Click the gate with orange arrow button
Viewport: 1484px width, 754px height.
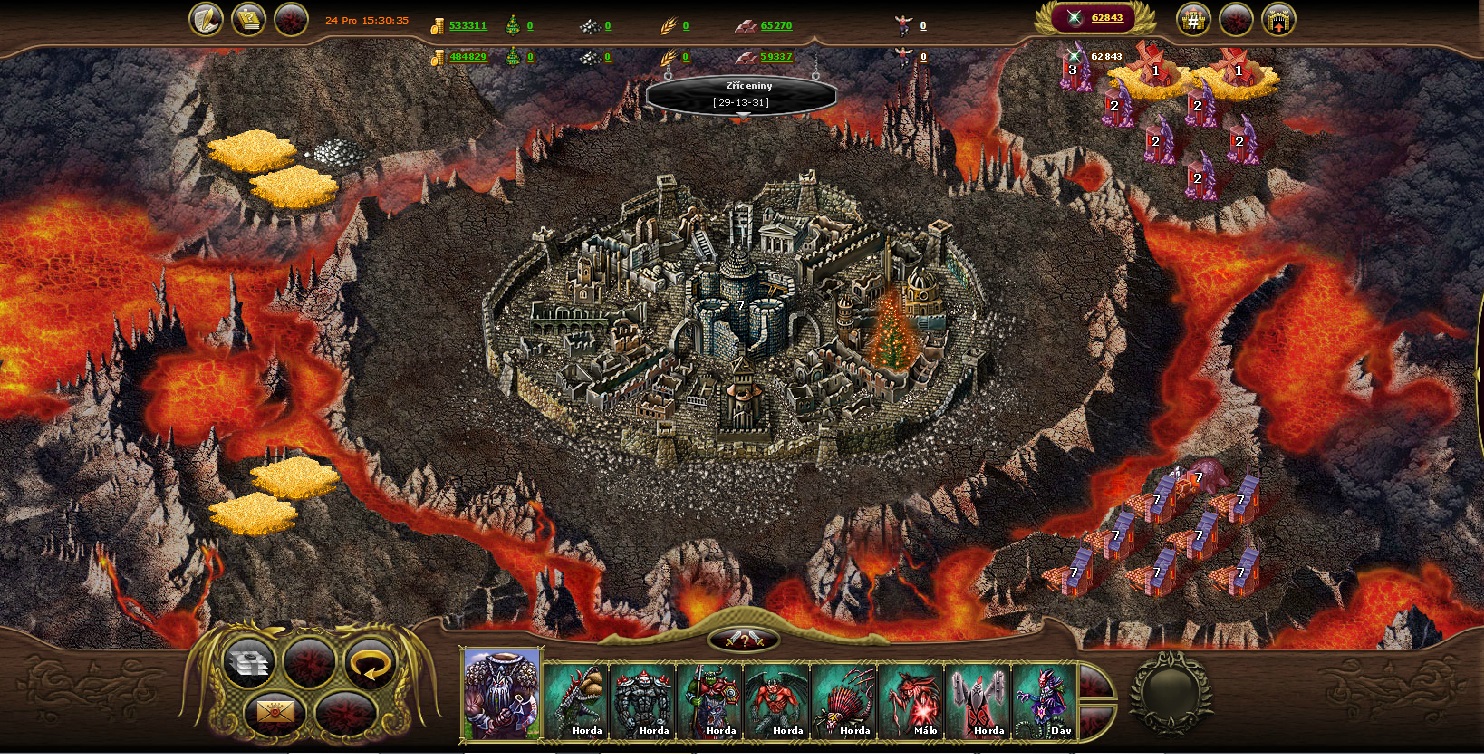(x=1278, y=19)
